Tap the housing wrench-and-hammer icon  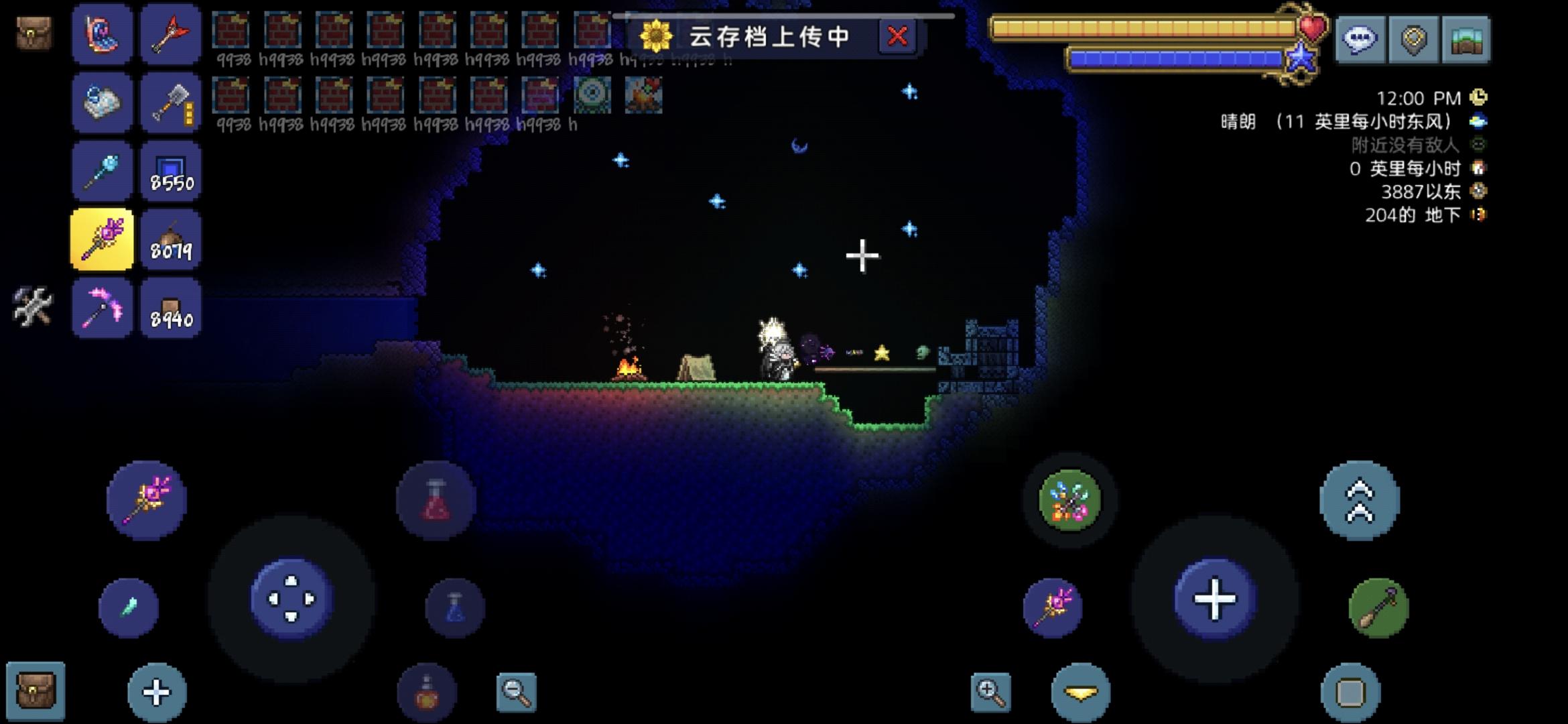[34, 306]
